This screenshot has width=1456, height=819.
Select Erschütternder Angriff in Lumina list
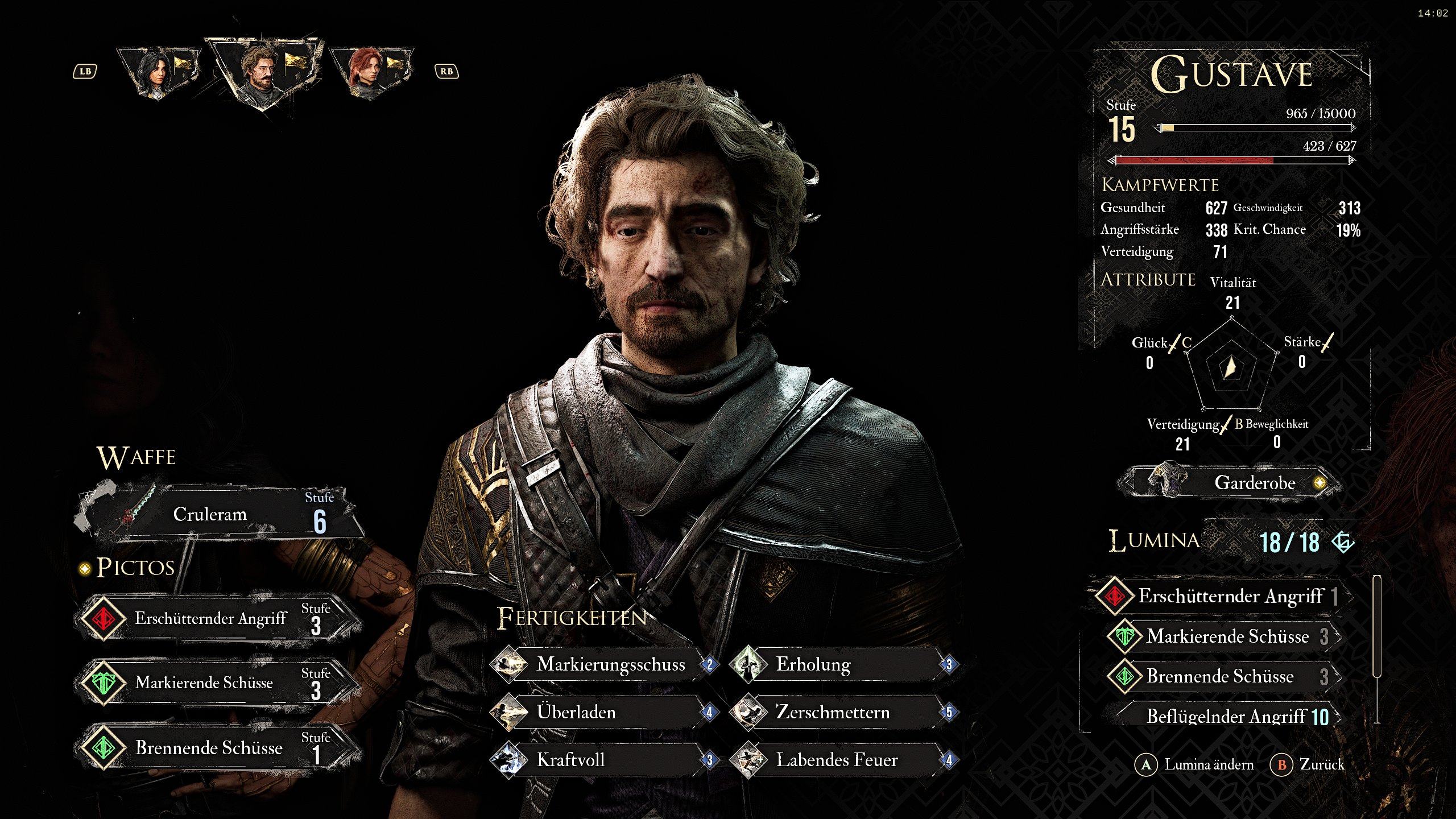[1223, 596]
